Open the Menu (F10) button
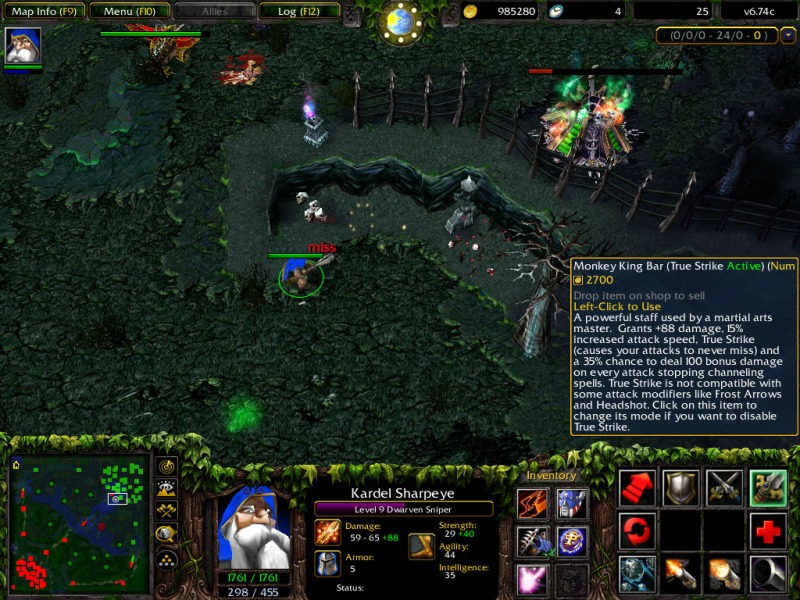Image resolution: width=800 pixels, height=600 pixels. click(x=127, y=11)
